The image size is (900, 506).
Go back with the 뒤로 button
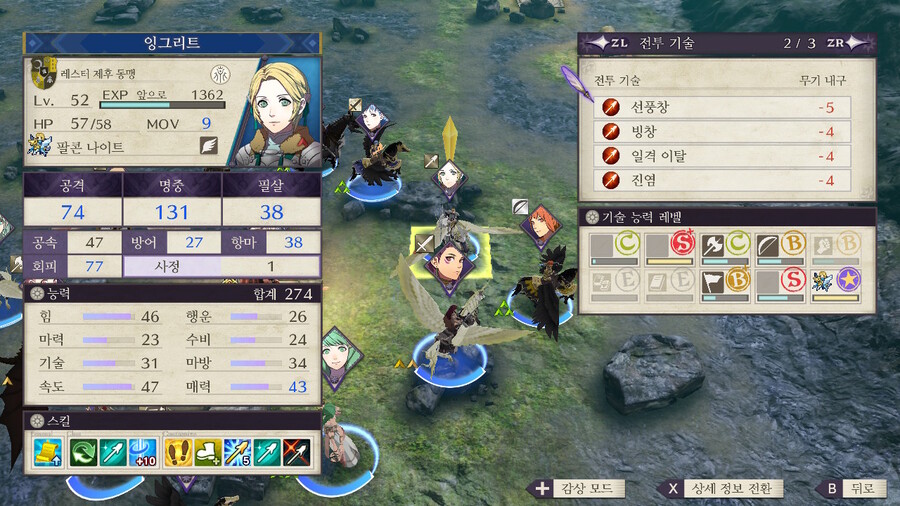849,489
